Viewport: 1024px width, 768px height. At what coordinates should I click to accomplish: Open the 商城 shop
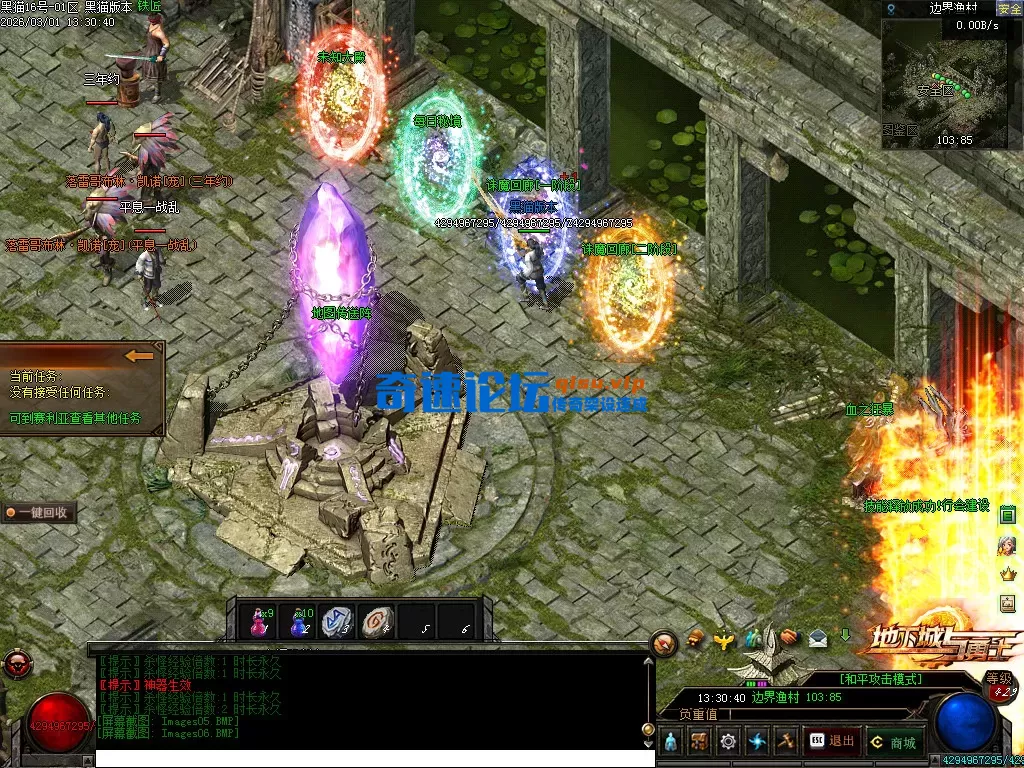click(894, 742)
